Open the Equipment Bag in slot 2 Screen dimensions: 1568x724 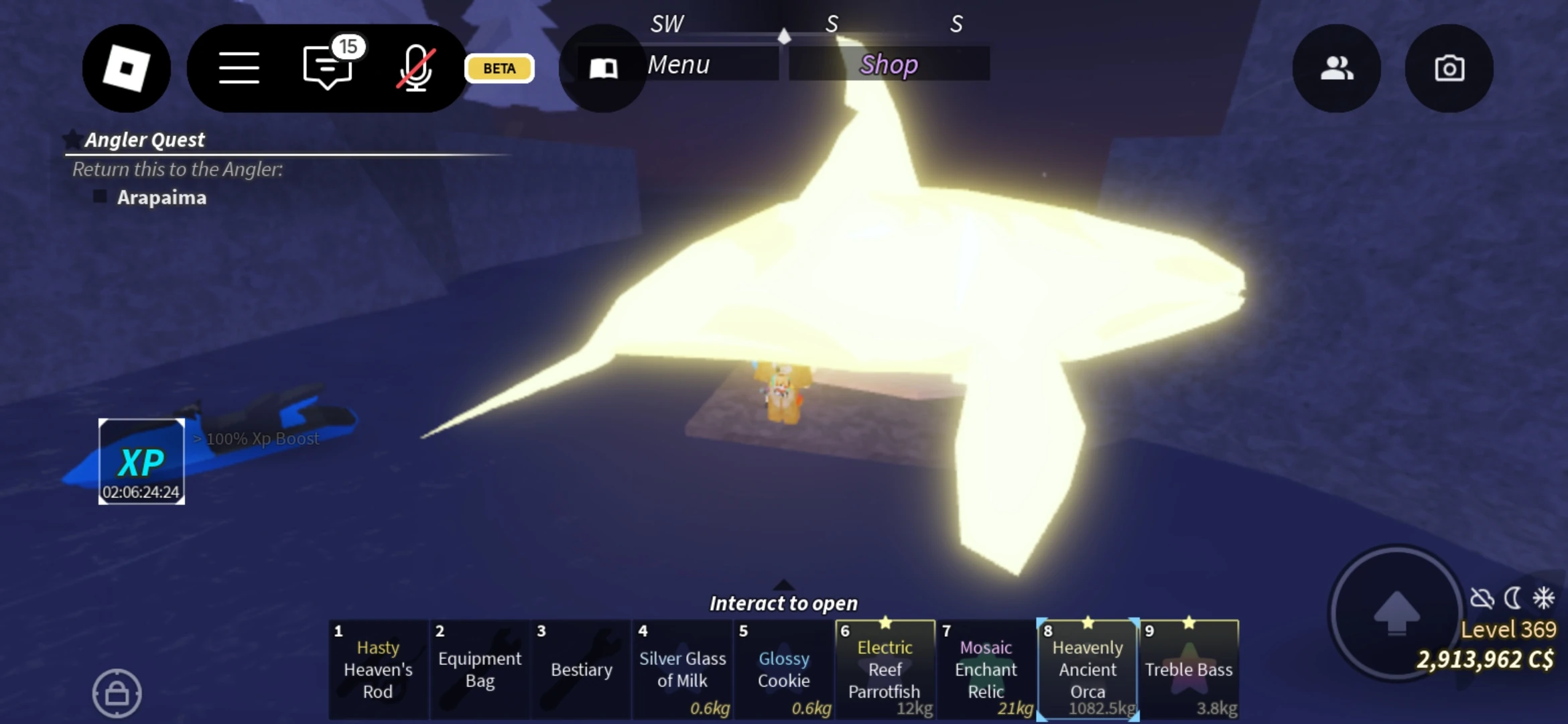[479, 670]
